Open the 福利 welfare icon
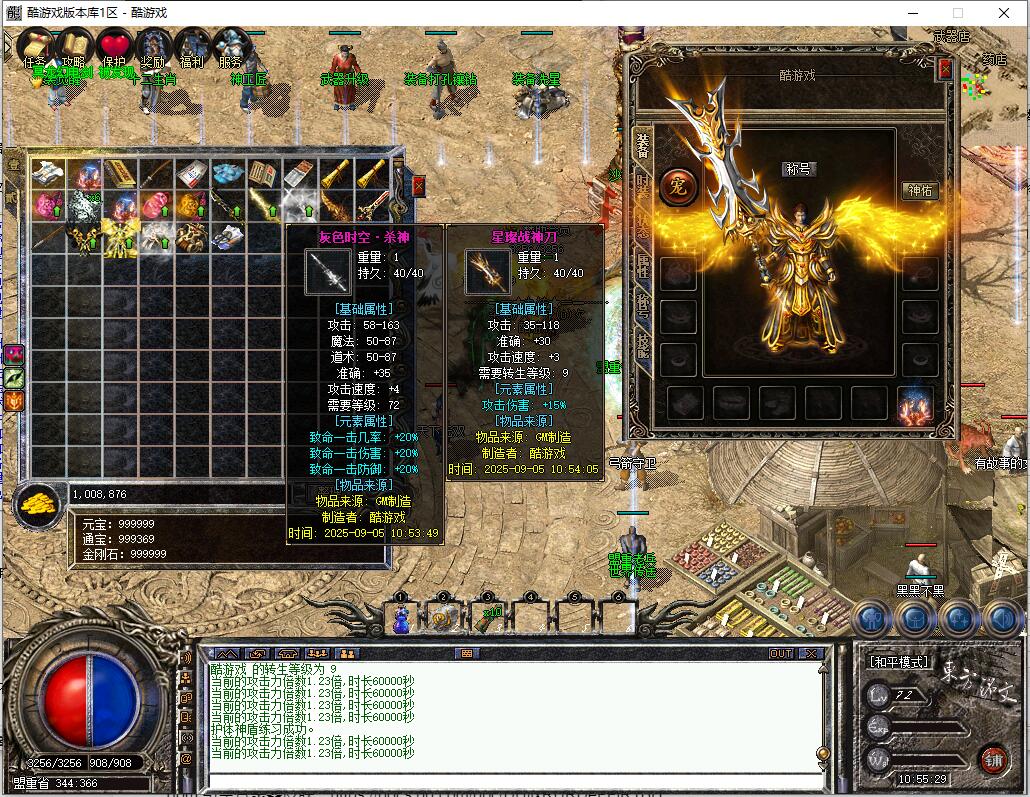This screenshot has height=797, width=1030. tap(192, 46)
